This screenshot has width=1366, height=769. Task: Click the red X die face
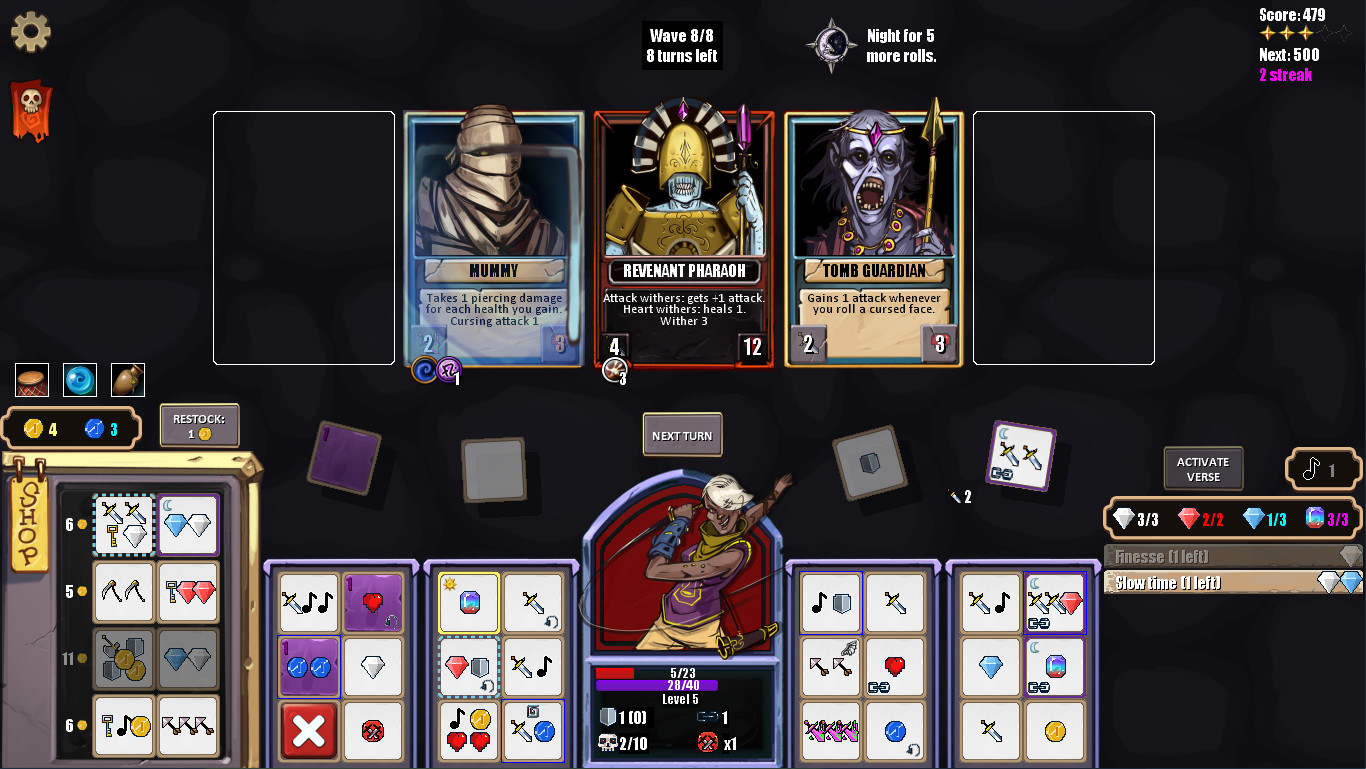[309, 731]
